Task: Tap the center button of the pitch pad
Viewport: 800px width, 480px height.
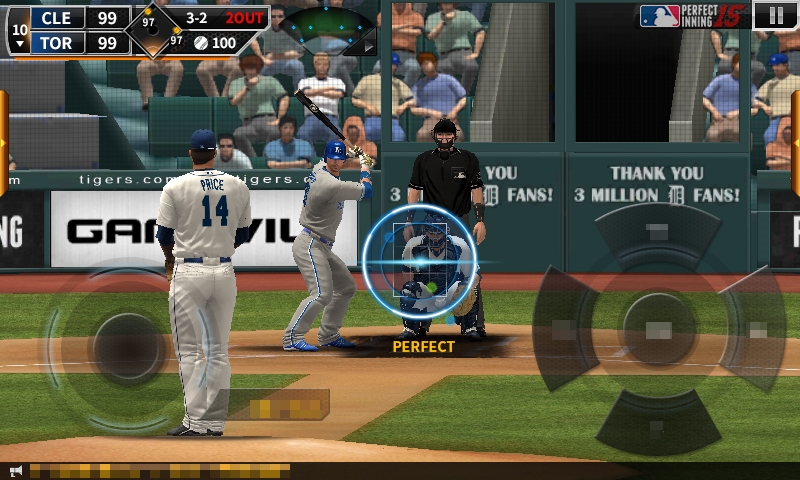Action: (x=657, y=328)
